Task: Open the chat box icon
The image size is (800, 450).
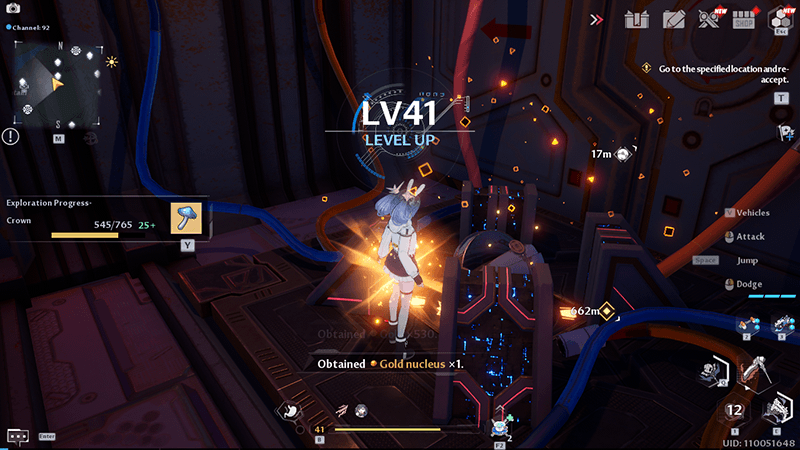Action: click(17, 436)
